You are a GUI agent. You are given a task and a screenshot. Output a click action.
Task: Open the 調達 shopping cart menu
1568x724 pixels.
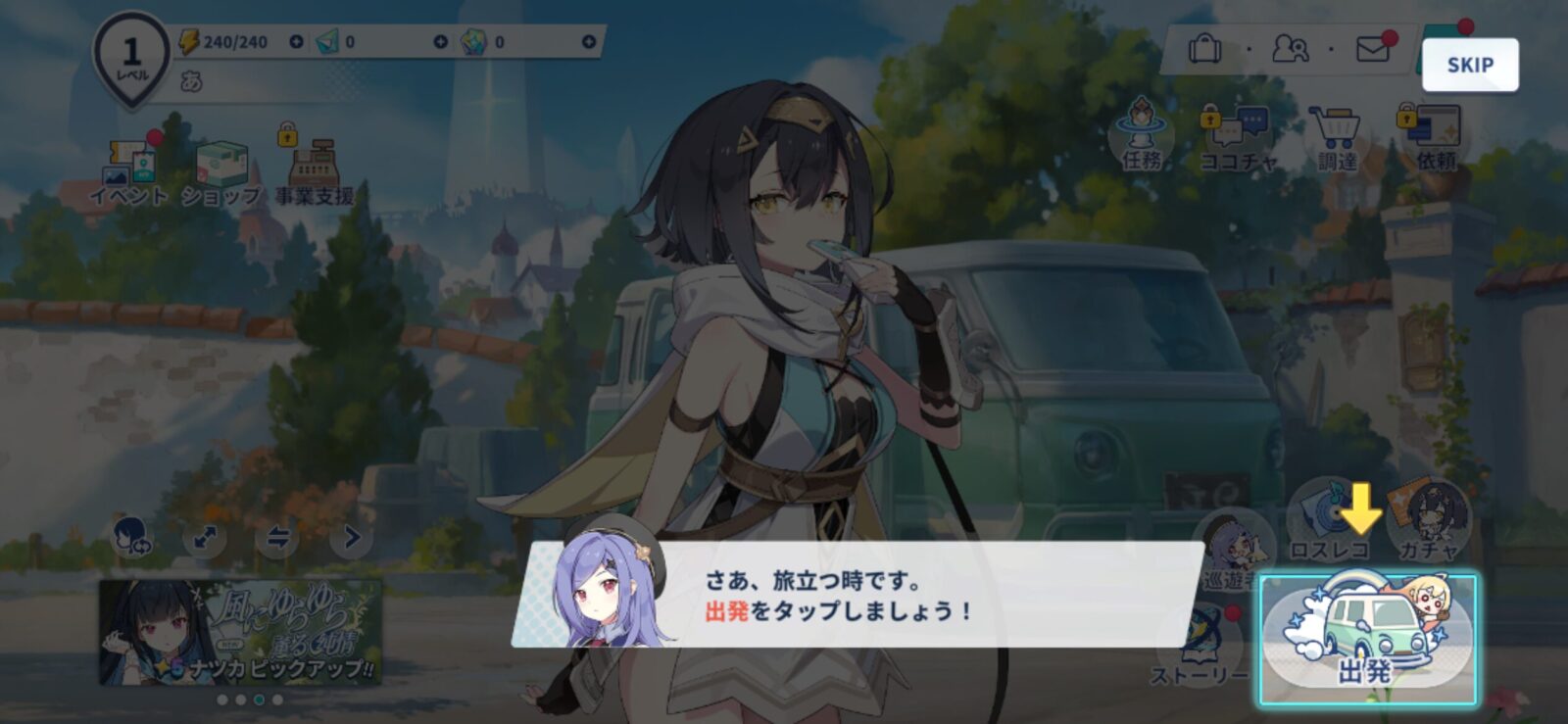coord(1337,137)
